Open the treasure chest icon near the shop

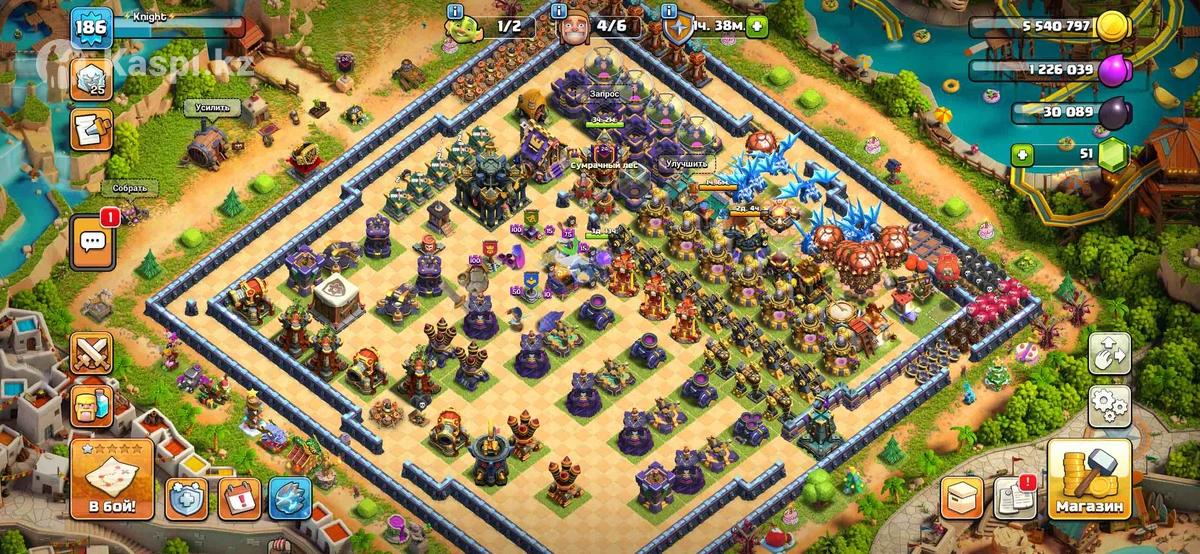coord(961,497)
